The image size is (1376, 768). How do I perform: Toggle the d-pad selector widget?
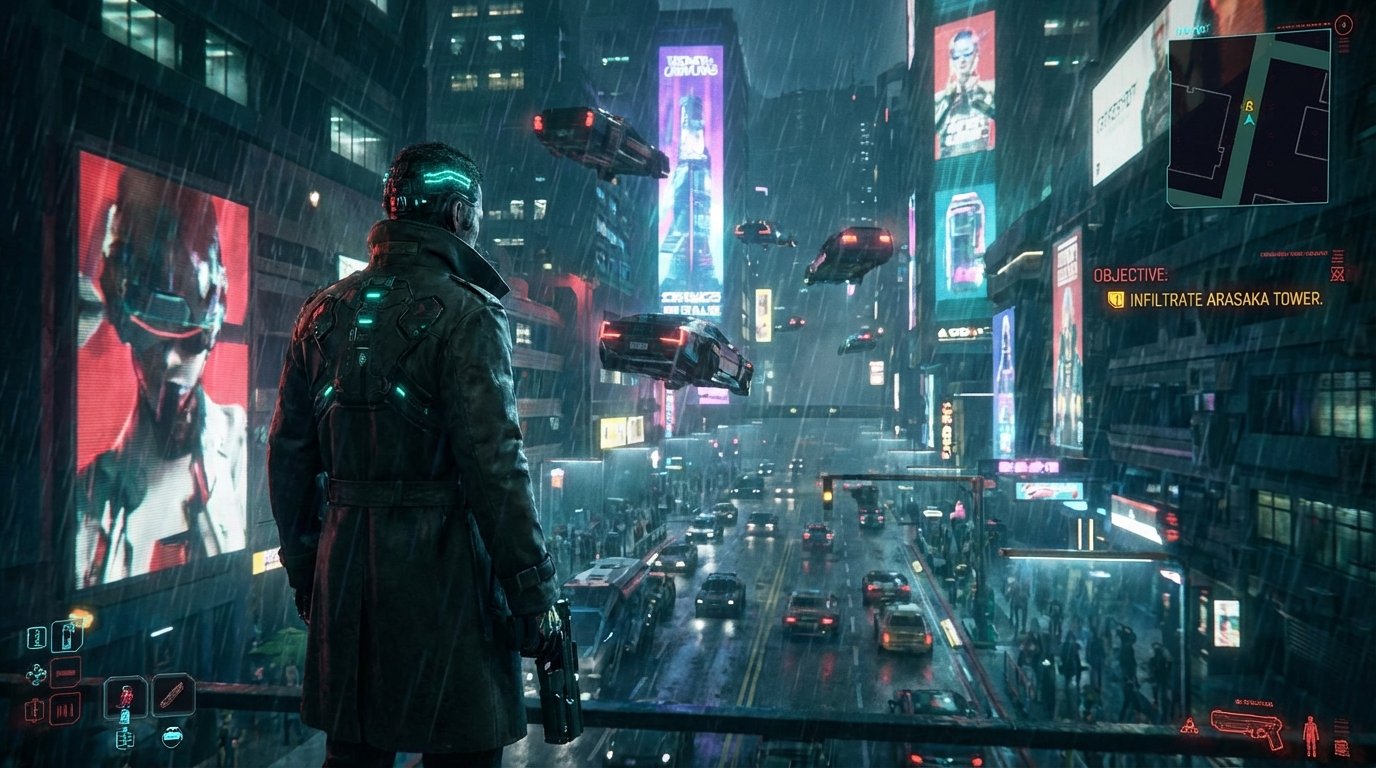point(37,672)
